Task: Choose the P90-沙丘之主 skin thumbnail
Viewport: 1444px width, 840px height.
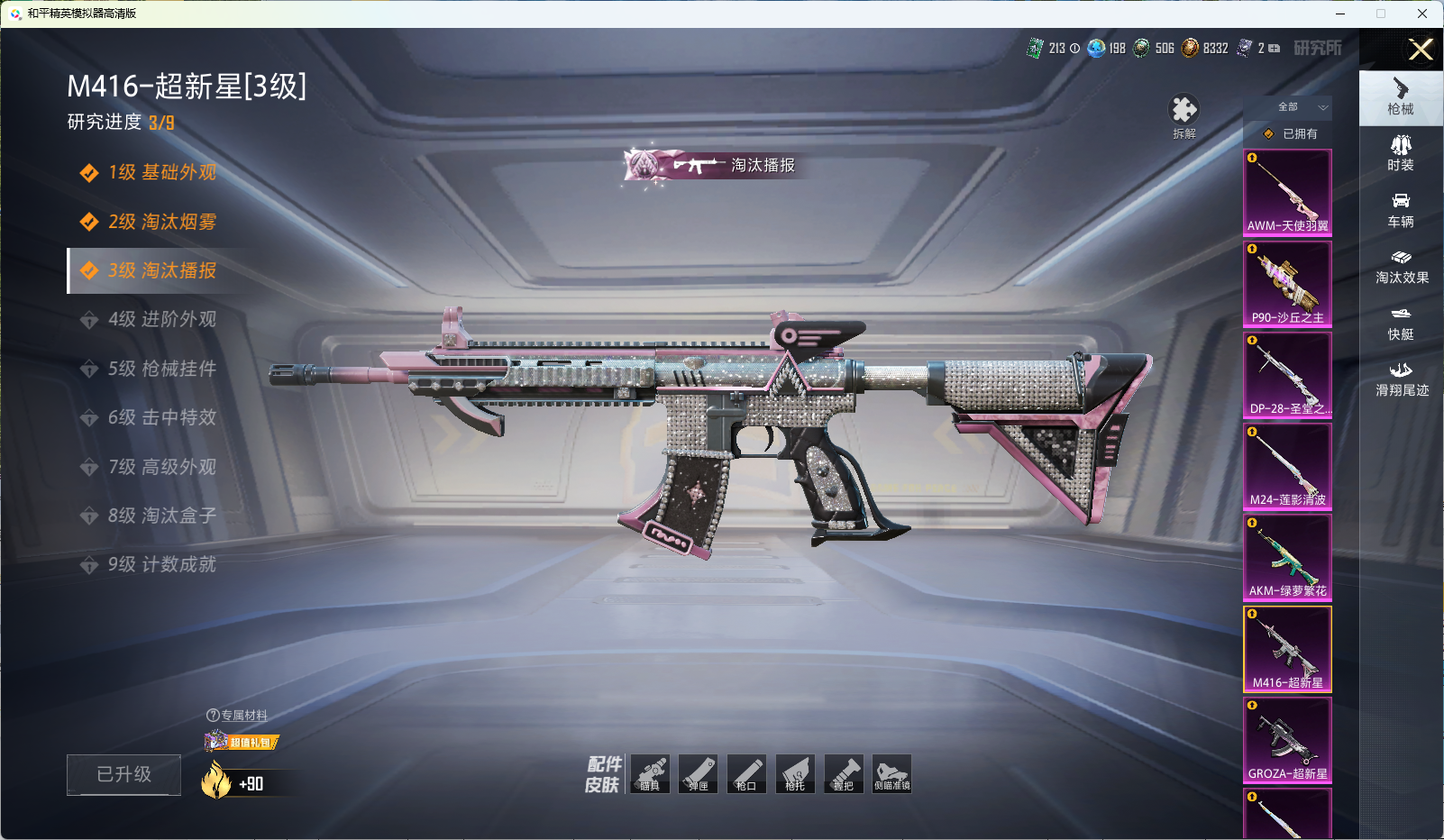Action: pos(1287,283)
